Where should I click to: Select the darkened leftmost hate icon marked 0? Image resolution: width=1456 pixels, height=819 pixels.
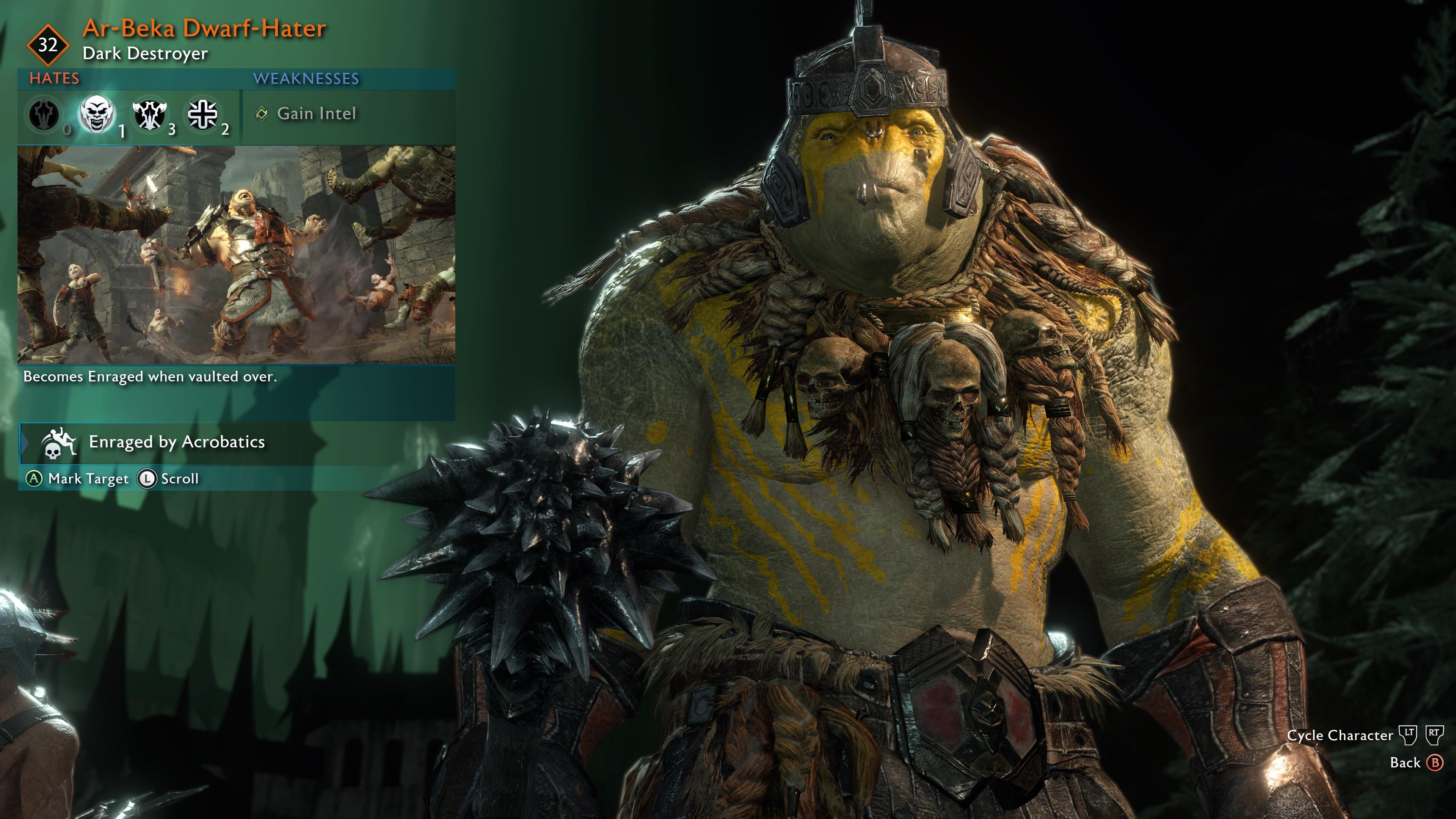[x=43, y=115]
